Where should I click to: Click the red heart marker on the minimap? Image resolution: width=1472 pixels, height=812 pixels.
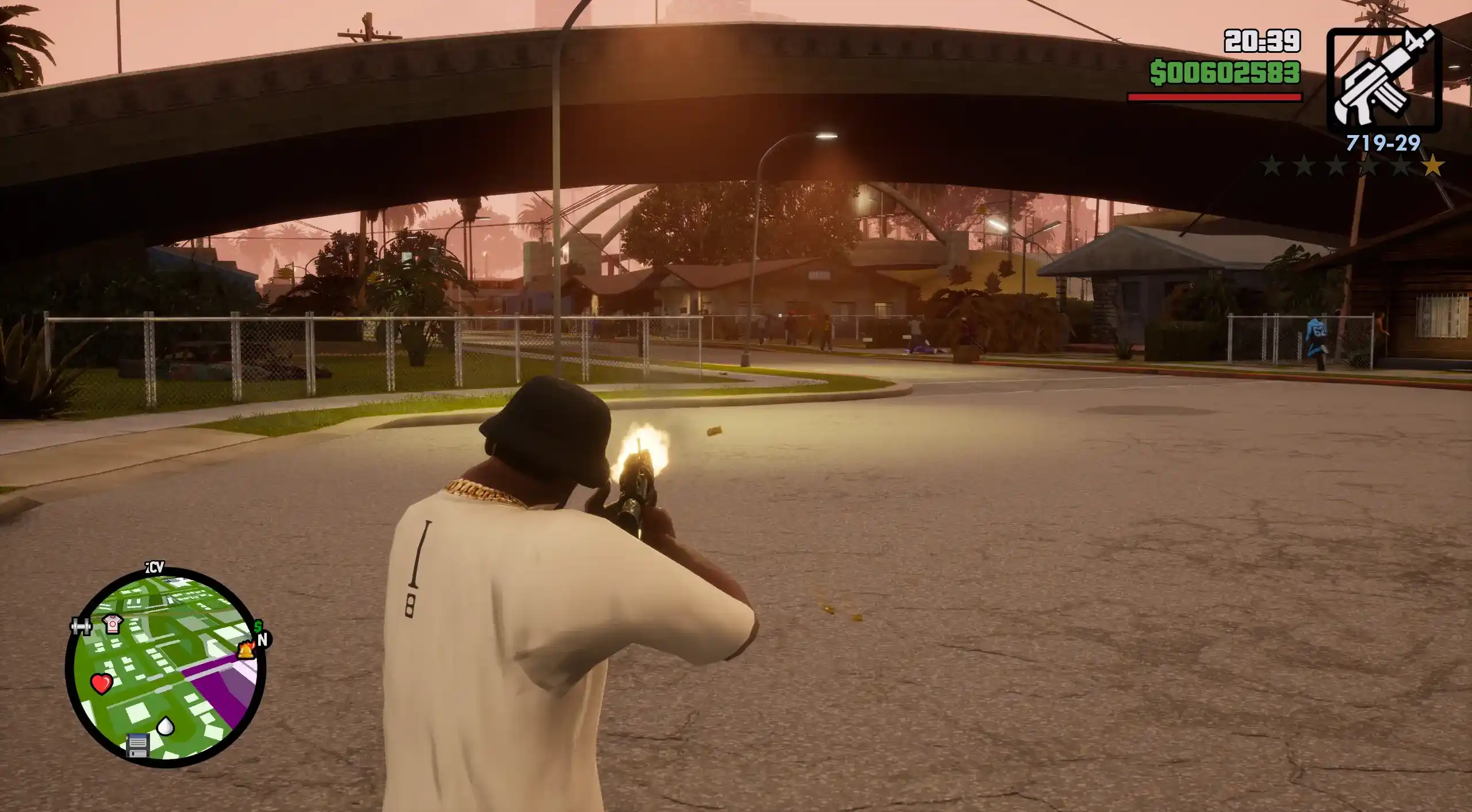pyautogui.click(x=102, y=683)
